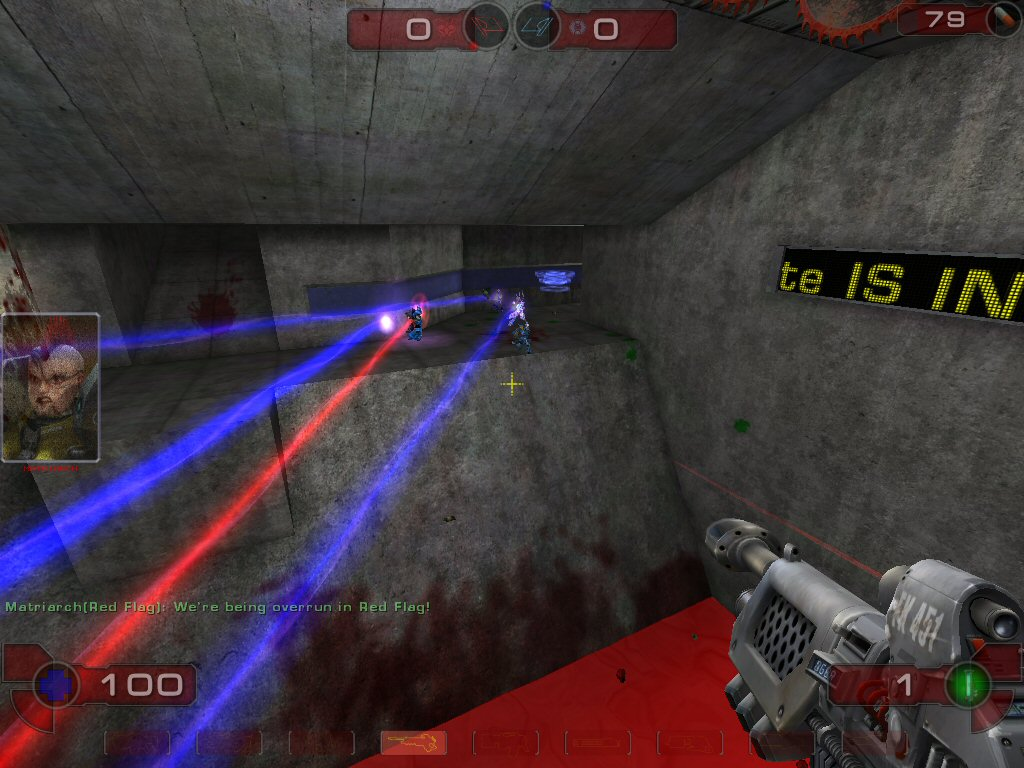
Task: Click the blue team flag status icon
Action: click(x=537, y=28)
